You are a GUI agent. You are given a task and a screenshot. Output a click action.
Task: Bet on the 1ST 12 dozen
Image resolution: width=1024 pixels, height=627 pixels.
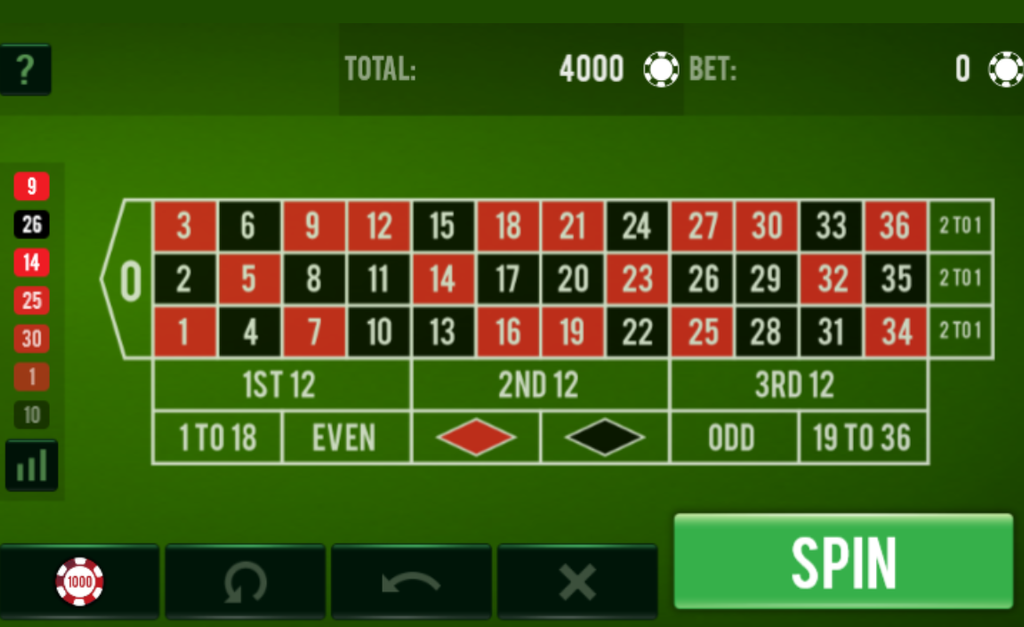pos(281,385)
